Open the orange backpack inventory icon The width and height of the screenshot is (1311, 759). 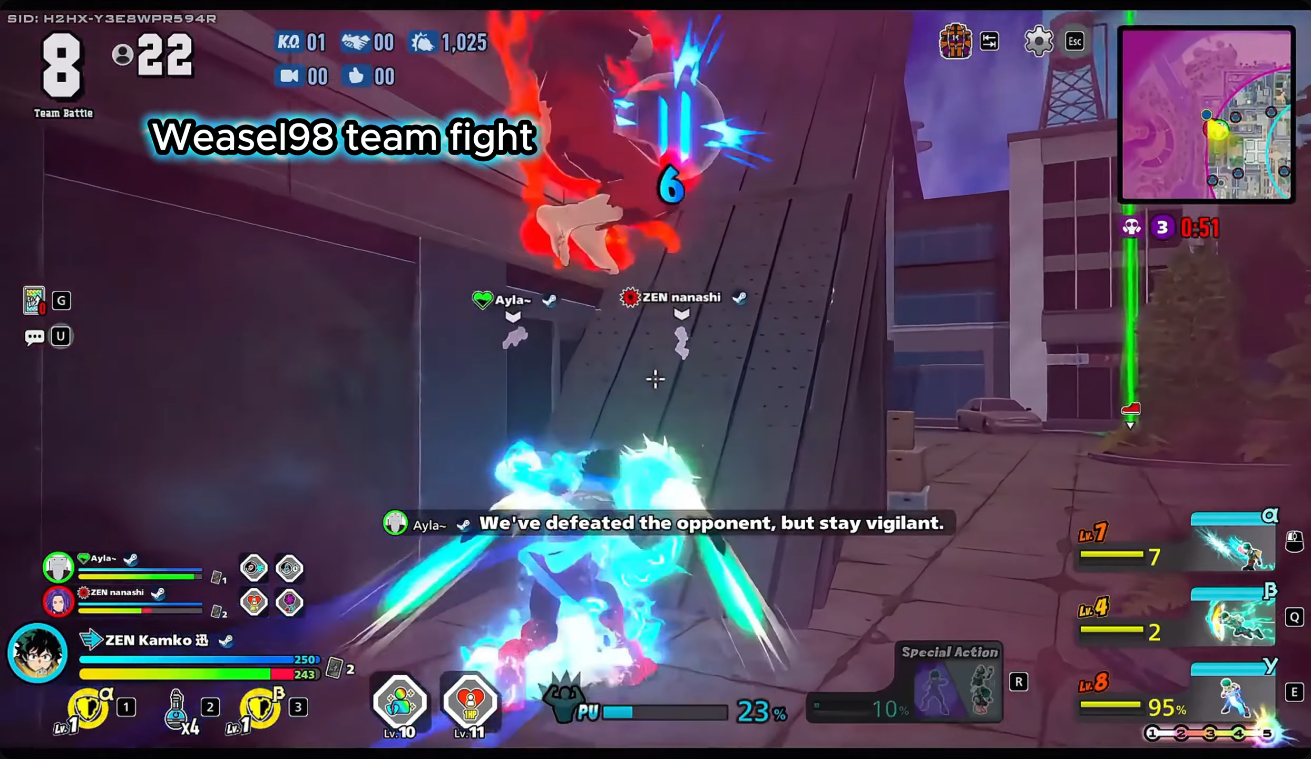click(956, 41)
